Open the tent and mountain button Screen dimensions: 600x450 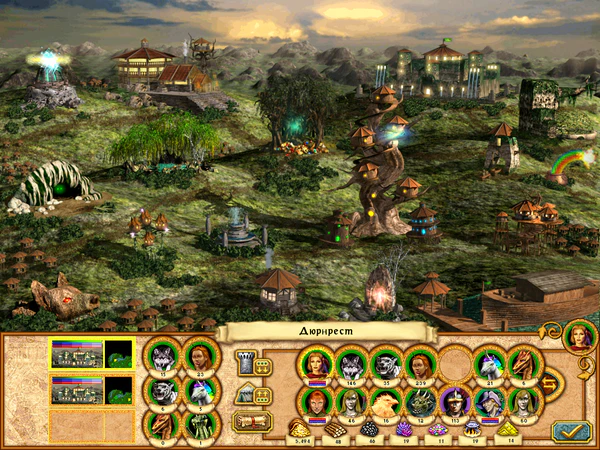(x=250, y=394)
